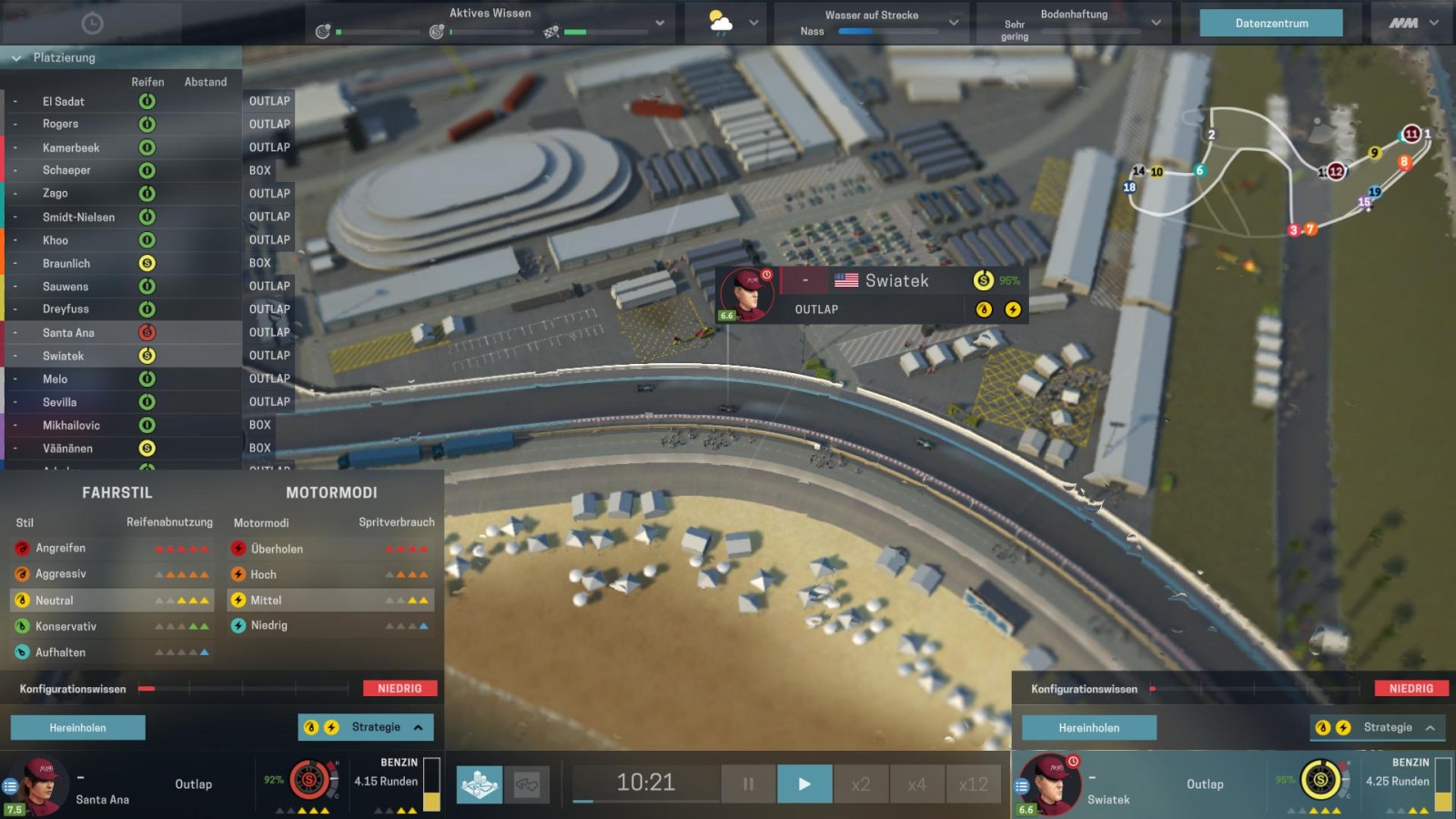Switch engine mode to Überholen
Image resolution: width=1456 pixels, height=819 pixels.
click(277, 550)
